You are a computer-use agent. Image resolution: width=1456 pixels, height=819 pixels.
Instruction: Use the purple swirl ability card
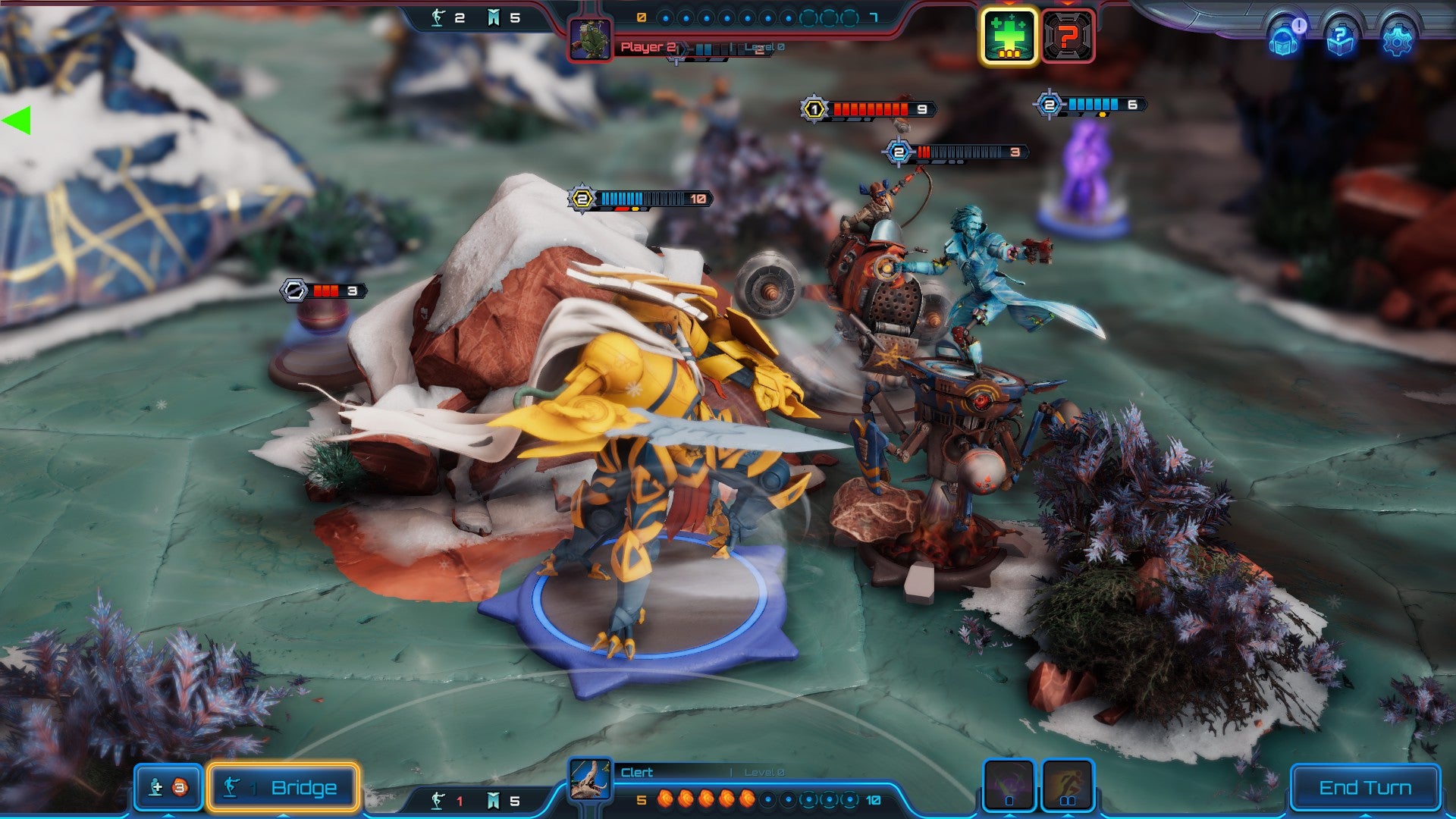pos(1009,785)
